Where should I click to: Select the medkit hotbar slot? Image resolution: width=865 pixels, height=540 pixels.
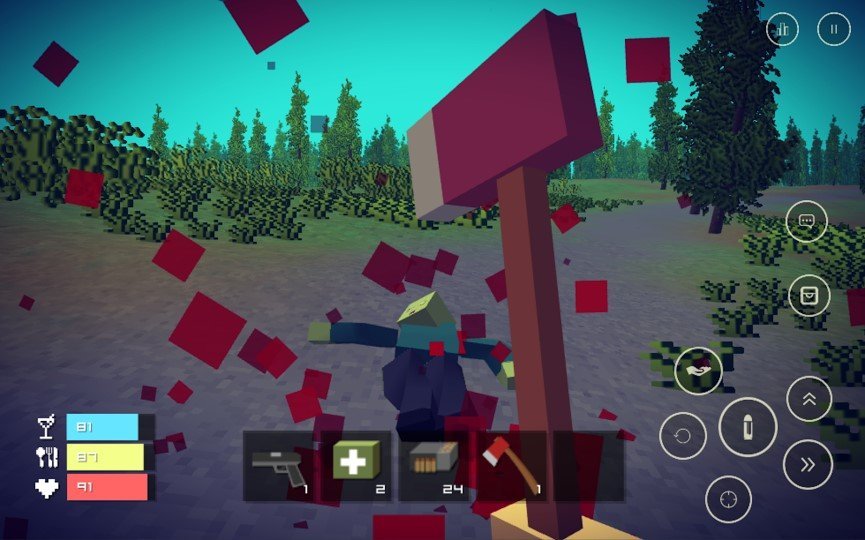[356, 466]
